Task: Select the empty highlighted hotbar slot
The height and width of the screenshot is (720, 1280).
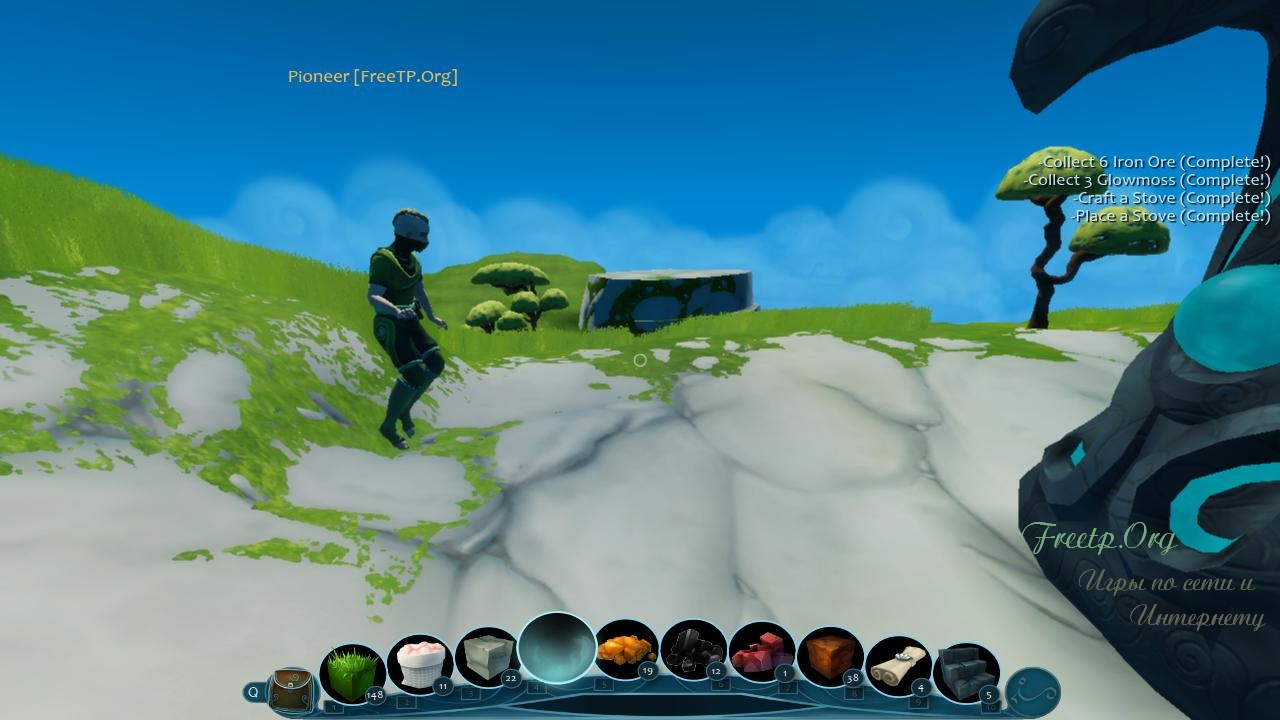Action: coord(557,648)
